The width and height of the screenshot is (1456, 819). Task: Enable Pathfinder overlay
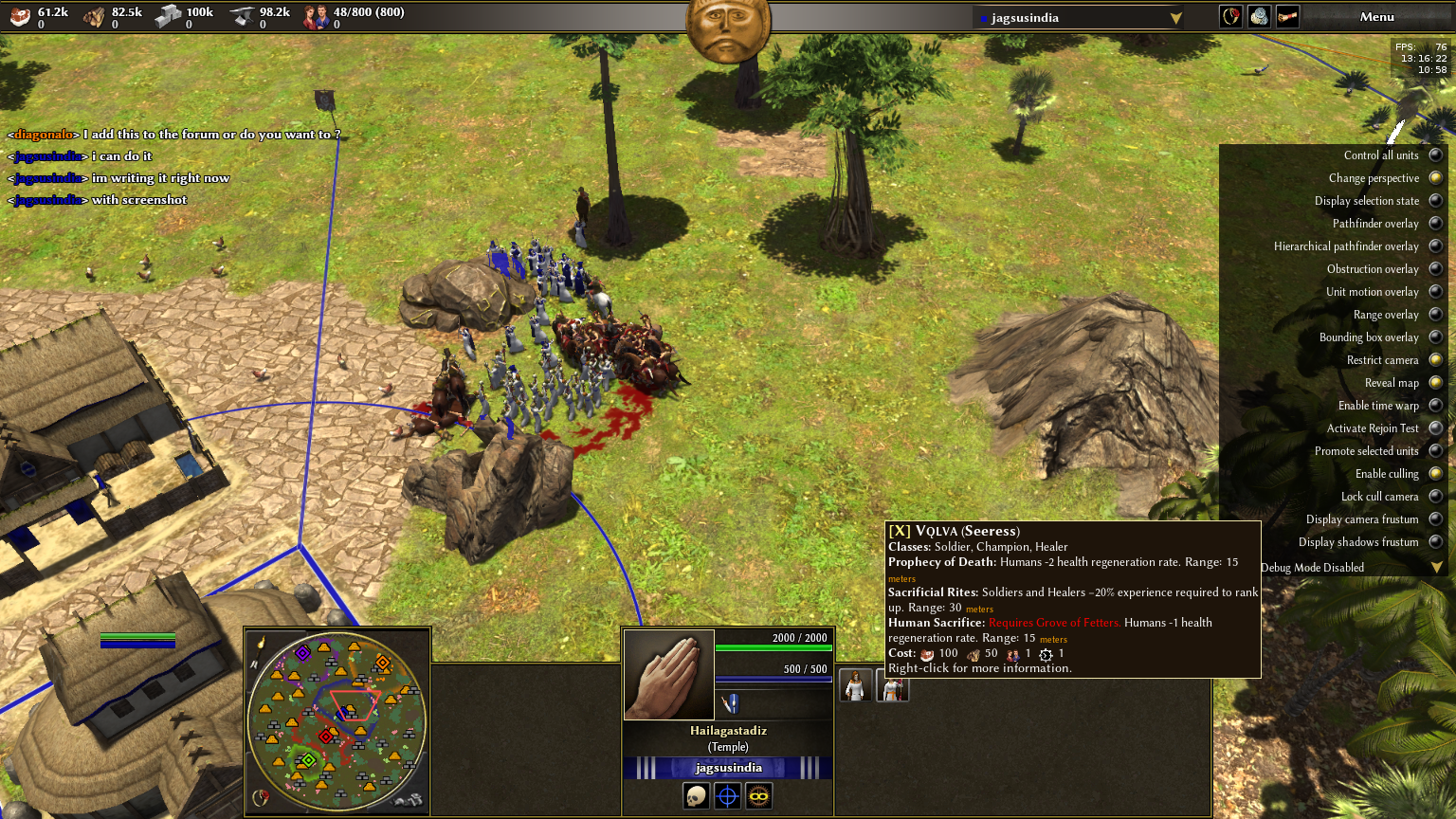(x=1435, y=224)
